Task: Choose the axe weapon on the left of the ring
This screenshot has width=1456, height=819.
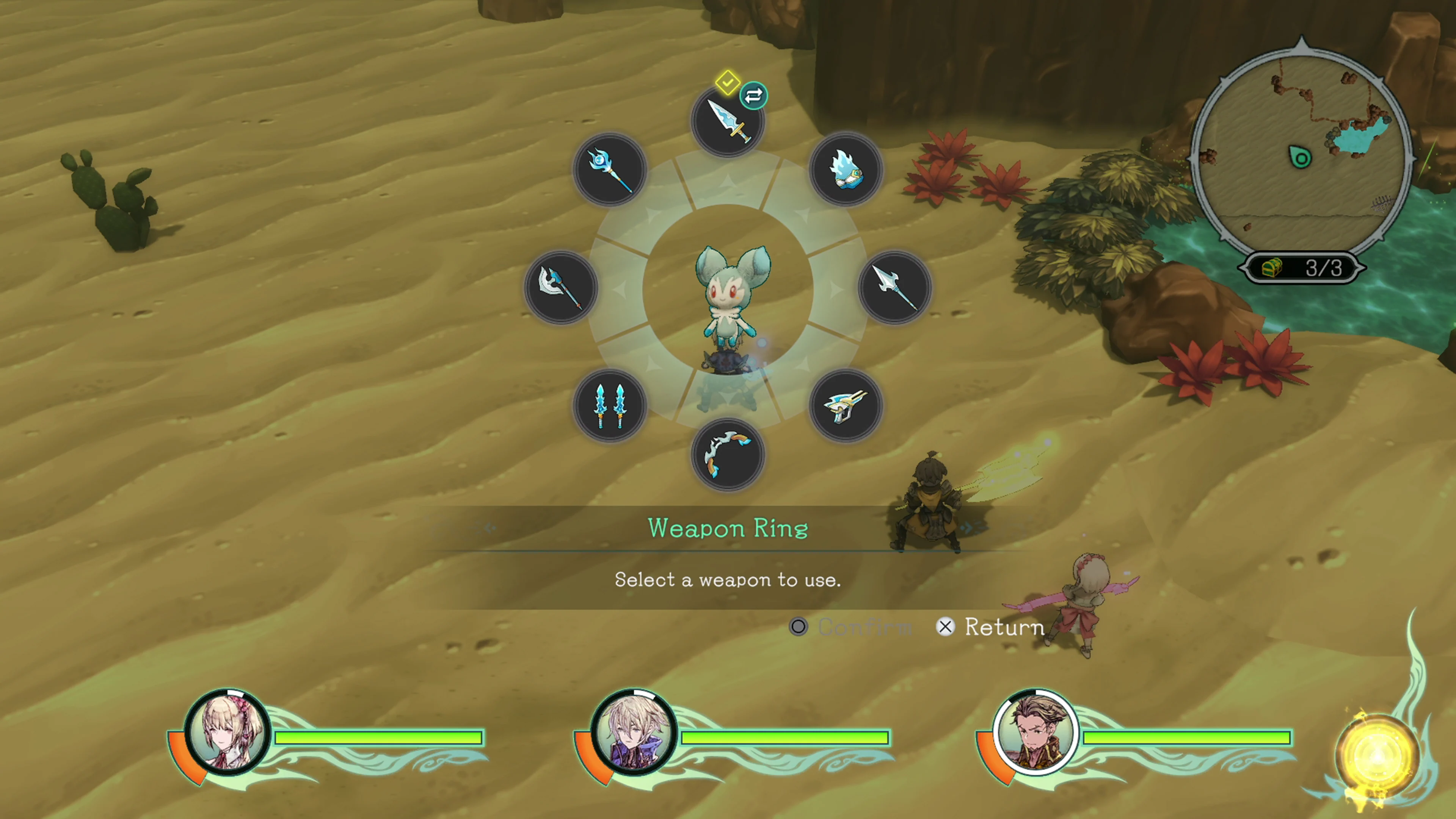Action: (x=561, y=288)
